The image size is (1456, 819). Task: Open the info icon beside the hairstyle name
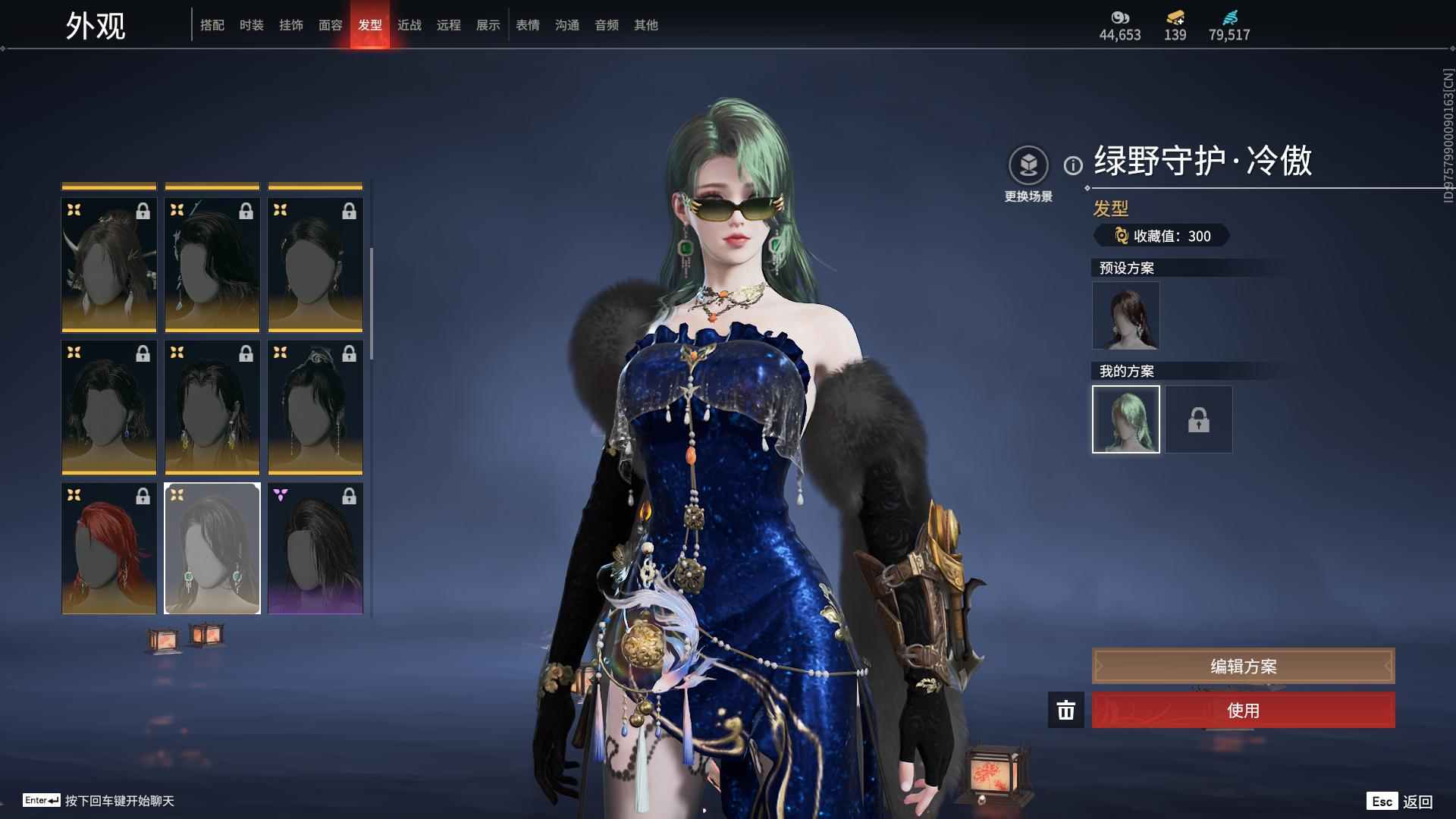(x=1073, y=165)
